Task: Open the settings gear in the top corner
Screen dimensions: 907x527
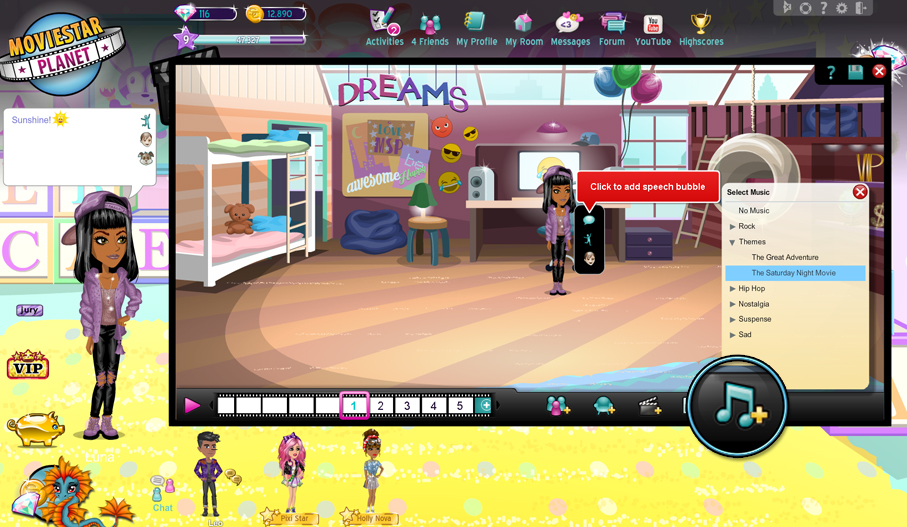Action: (842, 8)
